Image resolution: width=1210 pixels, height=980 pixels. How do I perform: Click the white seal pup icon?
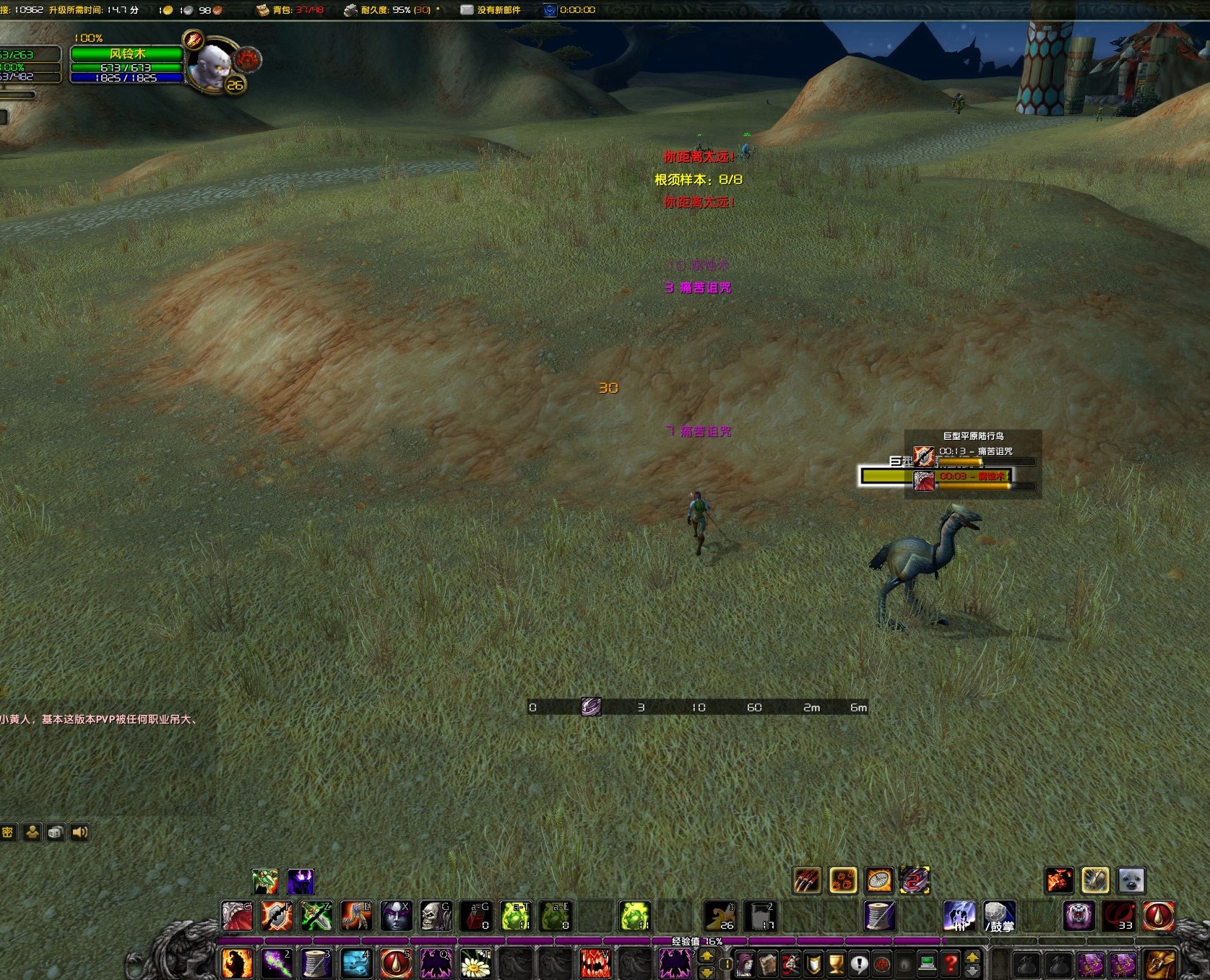point(1131,880)
